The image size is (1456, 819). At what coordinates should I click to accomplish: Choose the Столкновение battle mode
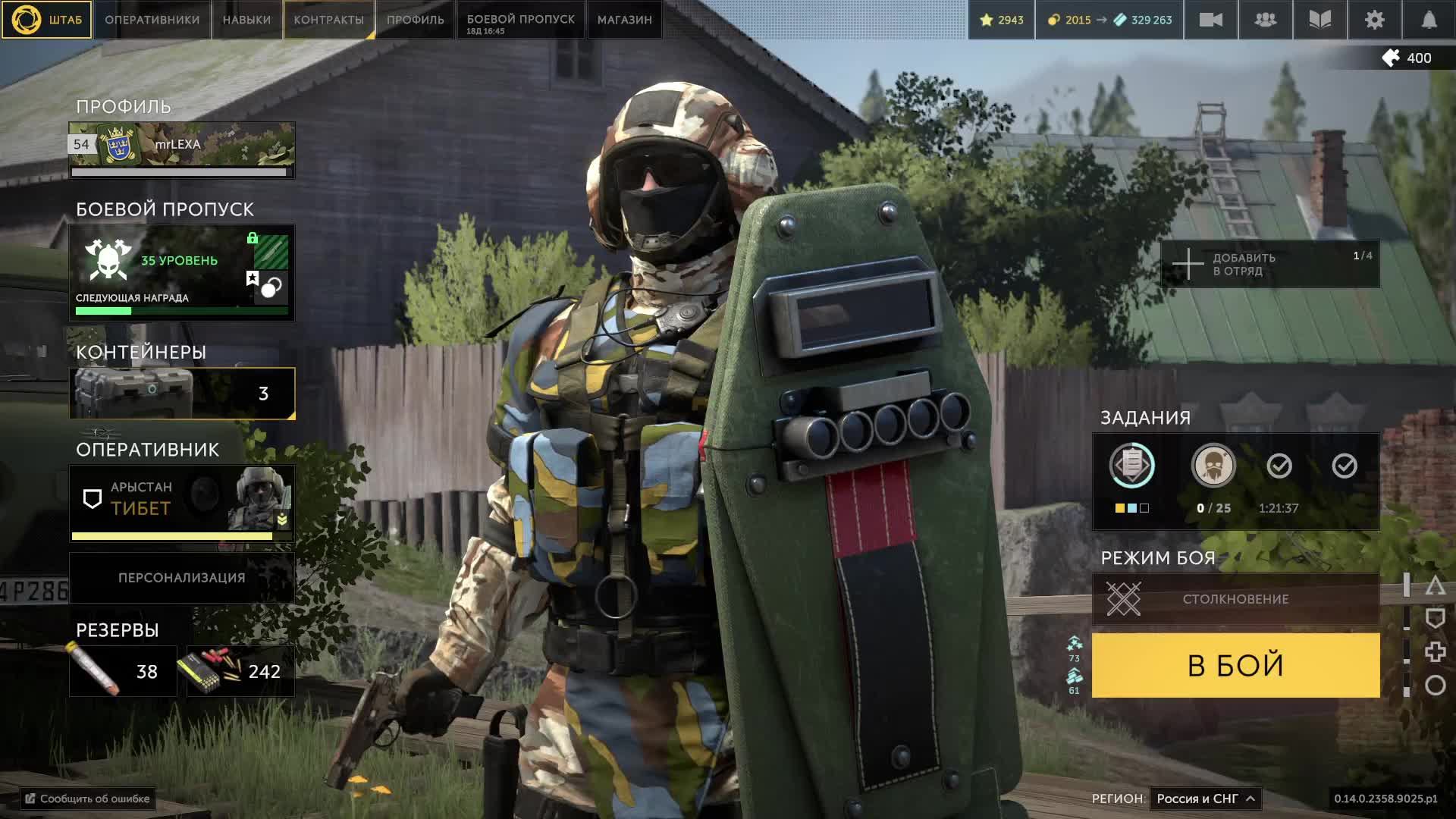tap(1235, 599)
